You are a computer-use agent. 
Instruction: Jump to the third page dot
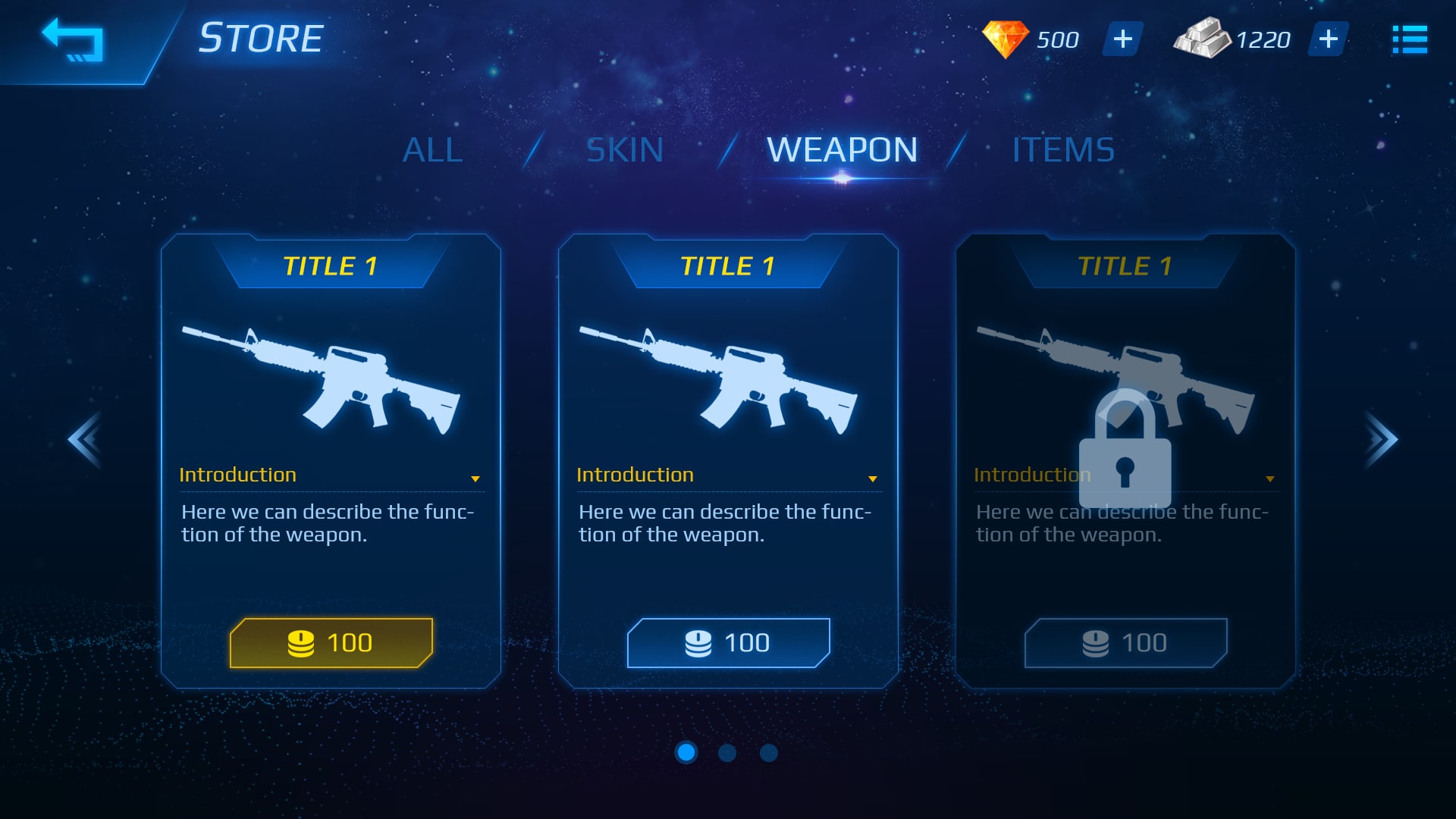(x=768, y=752)
